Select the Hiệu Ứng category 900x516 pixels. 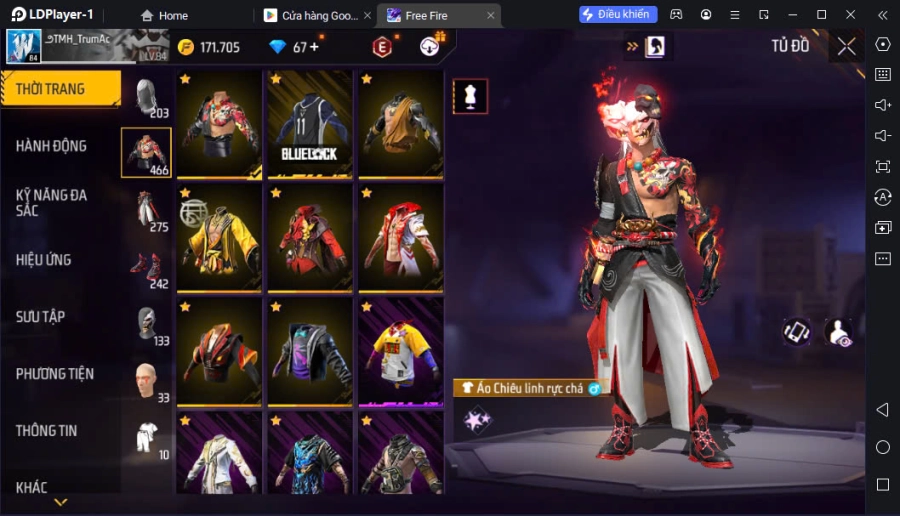(x=44, y=260)
